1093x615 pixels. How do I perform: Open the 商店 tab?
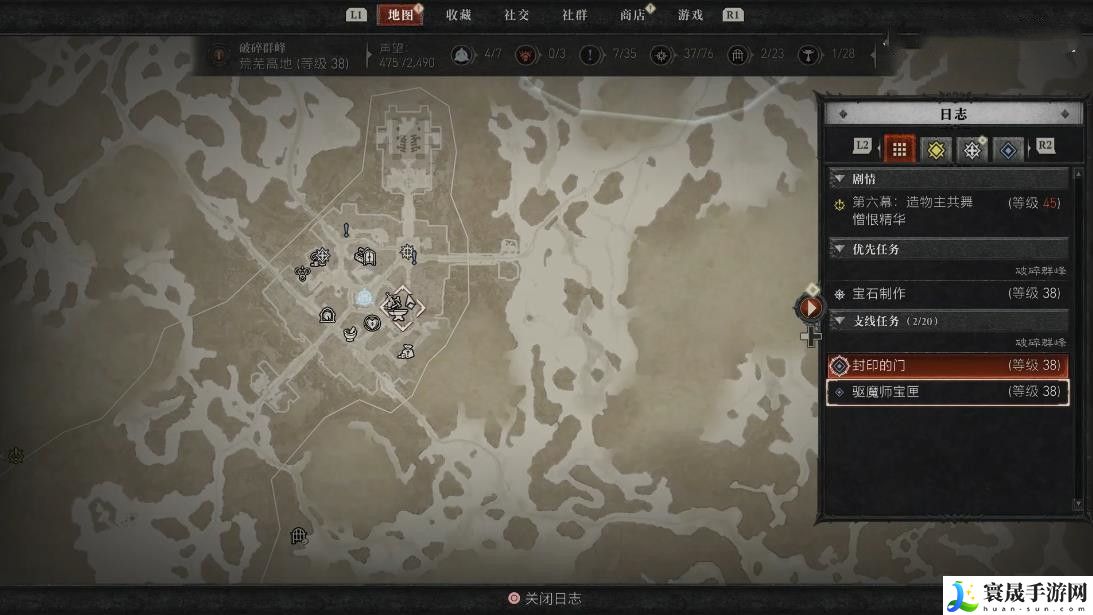633,15
